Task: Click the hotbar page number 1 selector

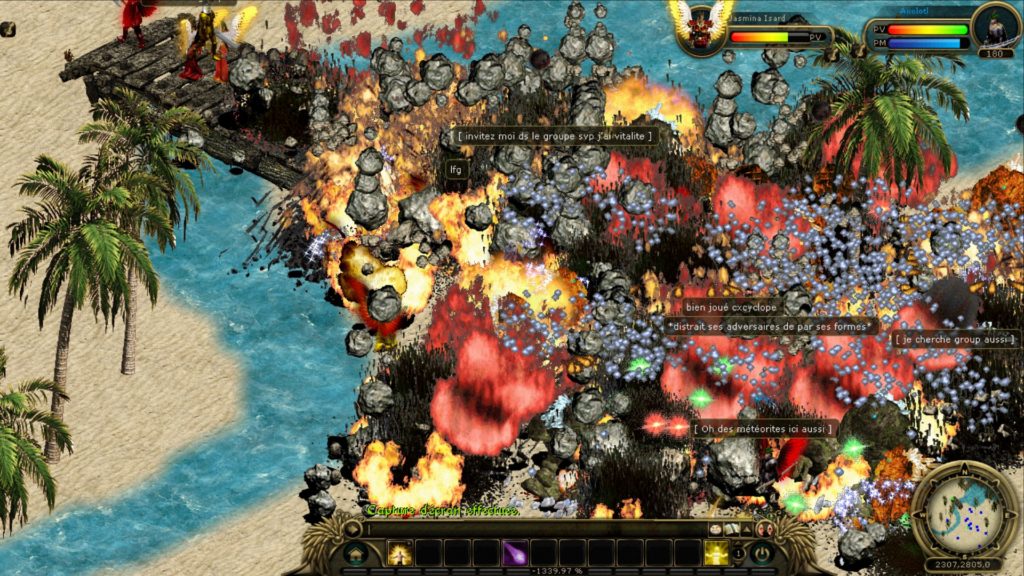Action: 739,552
